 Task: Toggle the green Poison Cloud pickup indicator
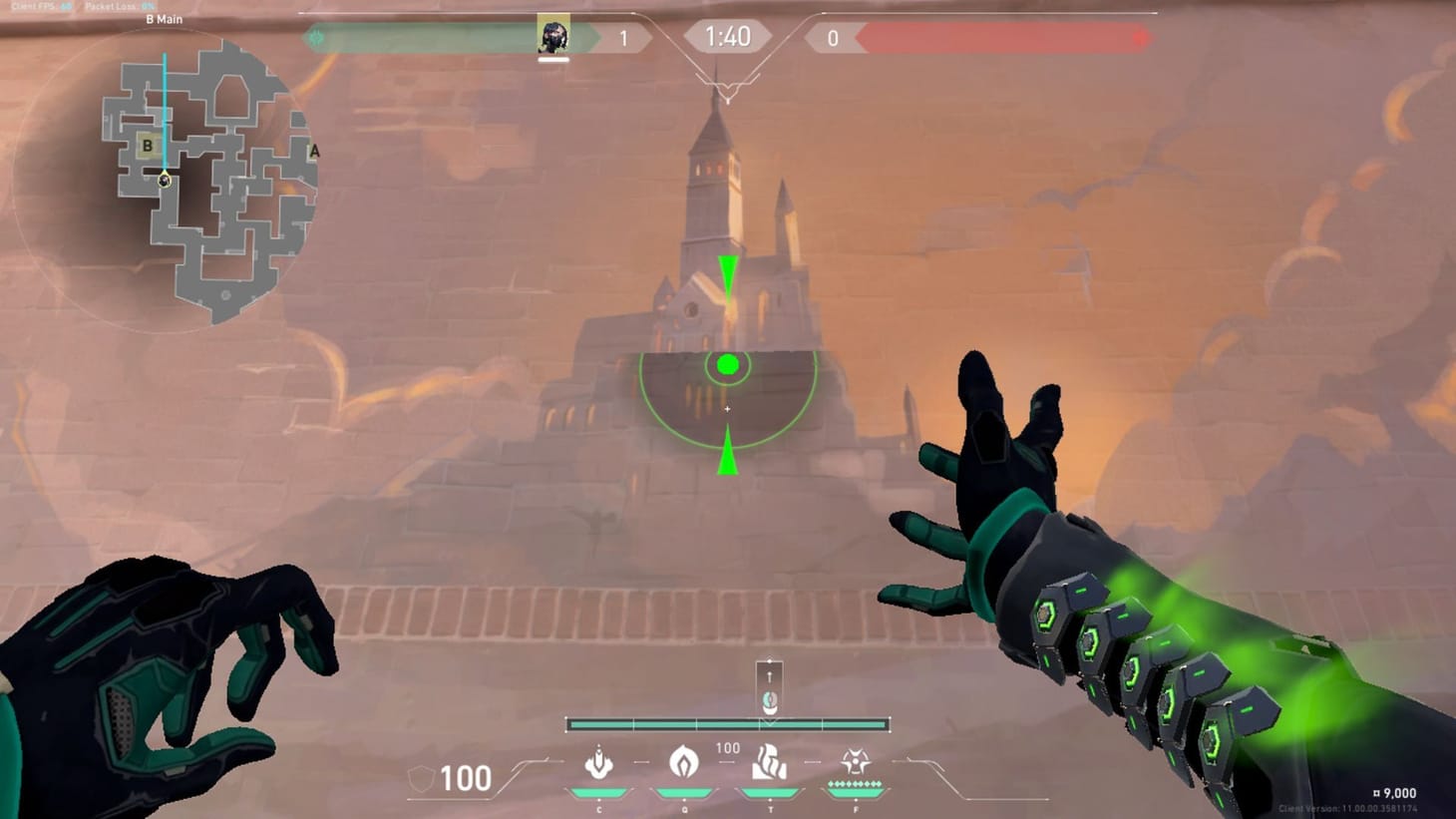[x=728, y=364]
